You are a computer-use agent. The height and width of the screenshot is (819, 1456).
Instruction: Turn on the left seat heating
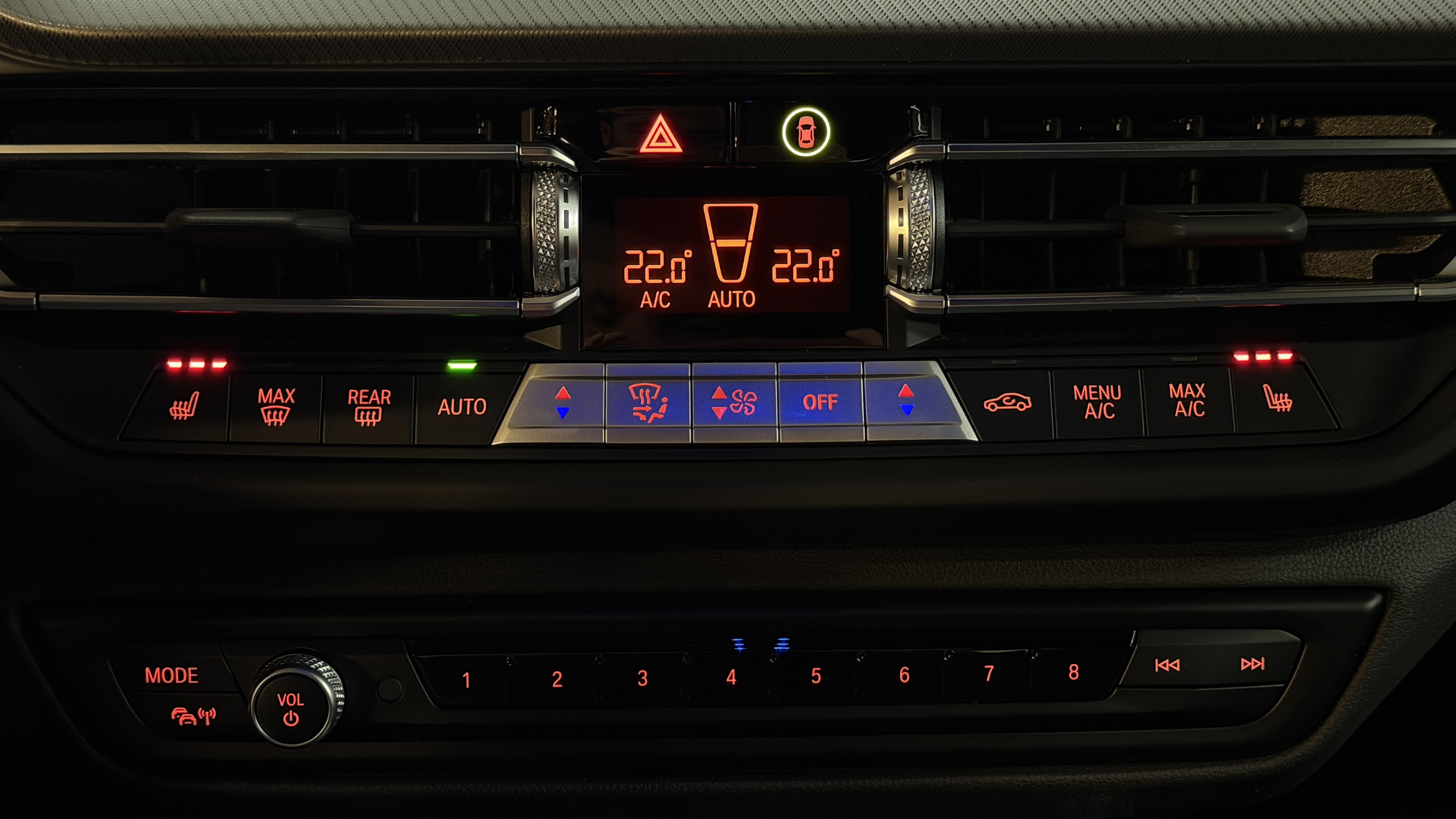[x=184, y=405]
